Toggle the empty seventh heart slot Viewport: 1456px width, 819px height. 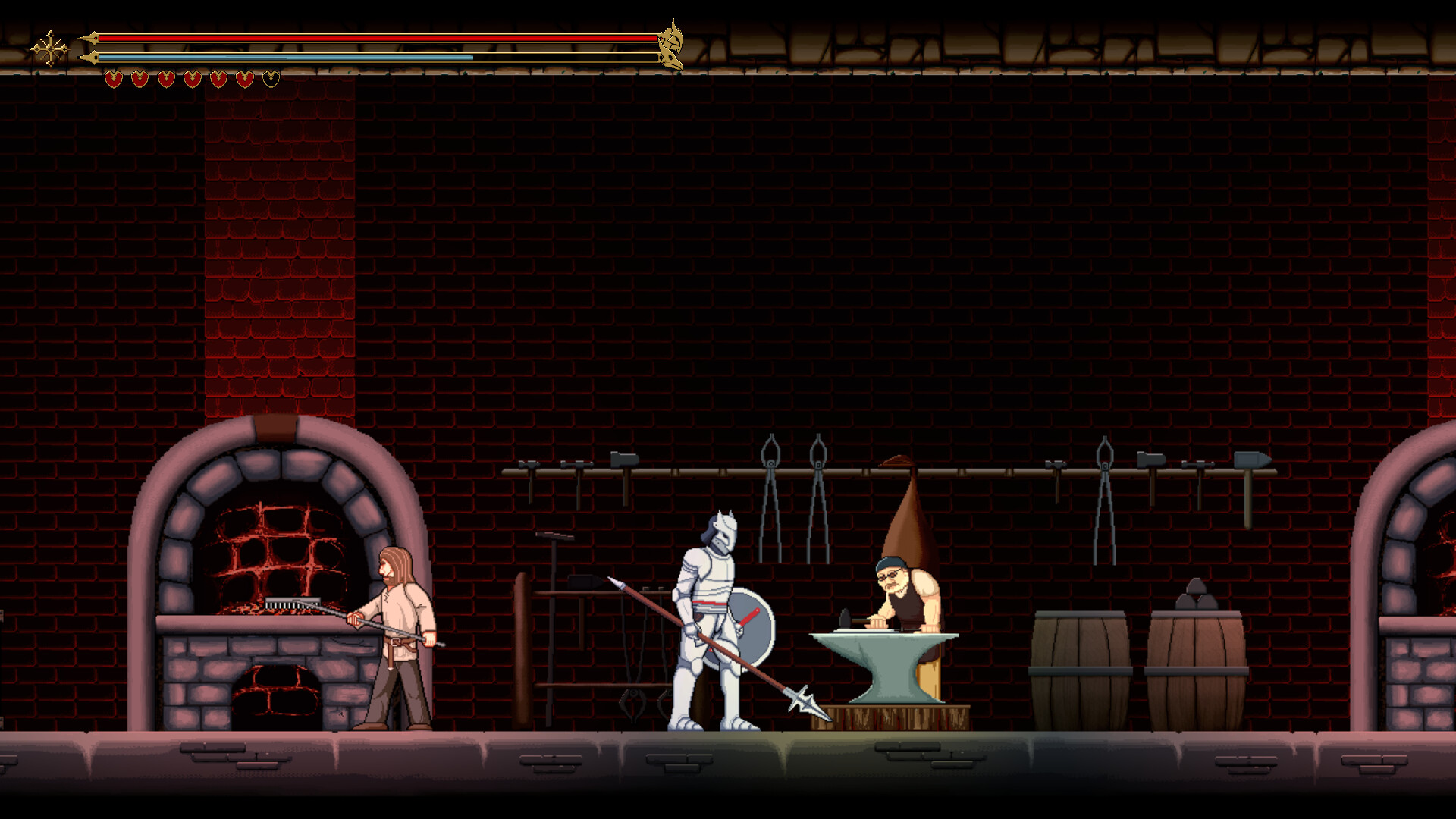[268, 77]
